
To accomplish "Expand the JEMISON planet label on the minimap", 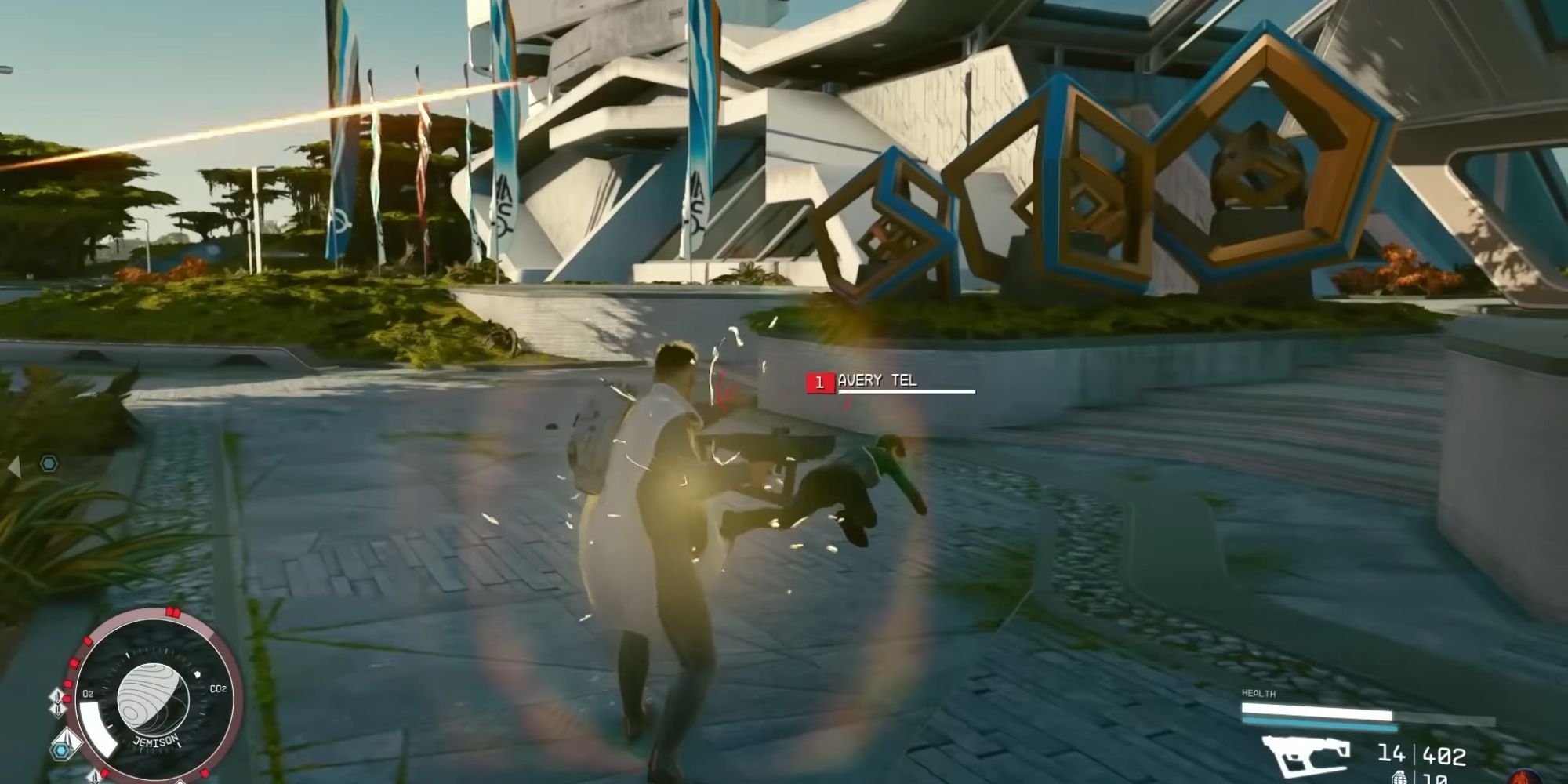I will [156, 740].
